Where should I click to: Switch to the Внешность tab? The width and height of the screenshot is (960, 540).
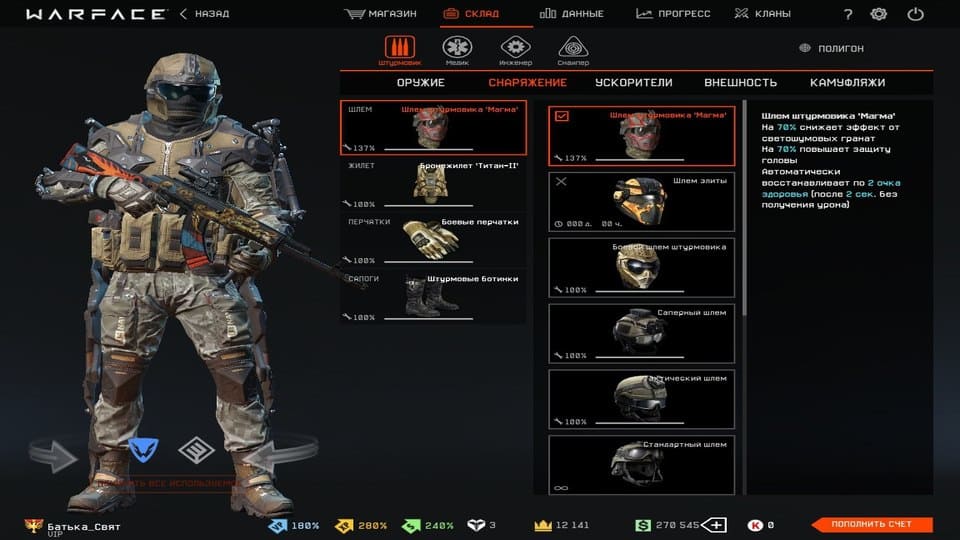740,83
